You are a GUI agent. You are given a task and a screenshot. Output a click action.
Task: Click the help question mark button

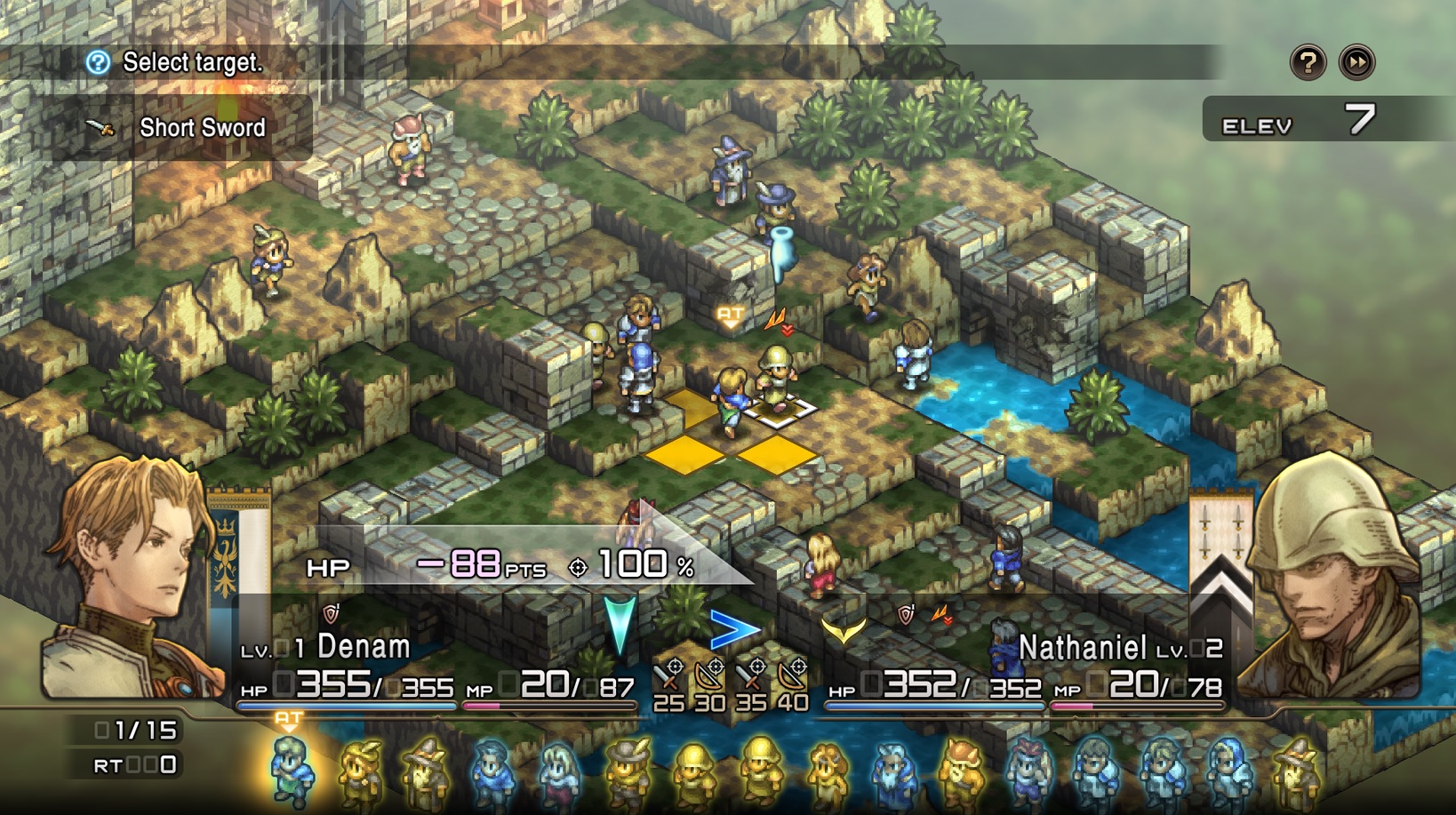(1309, 63)
